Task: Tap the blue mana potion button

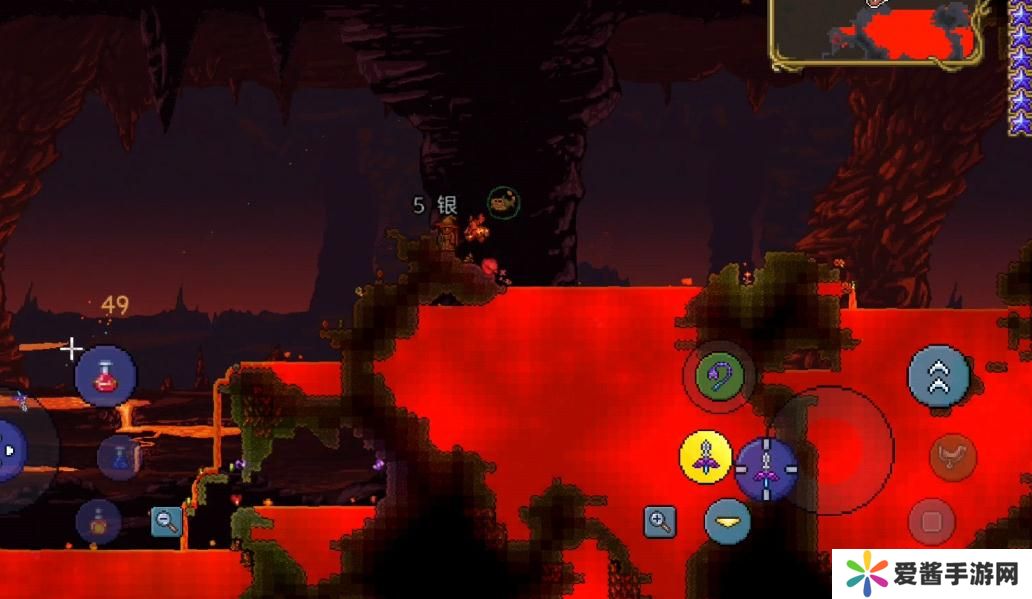Action: point(119,457)
